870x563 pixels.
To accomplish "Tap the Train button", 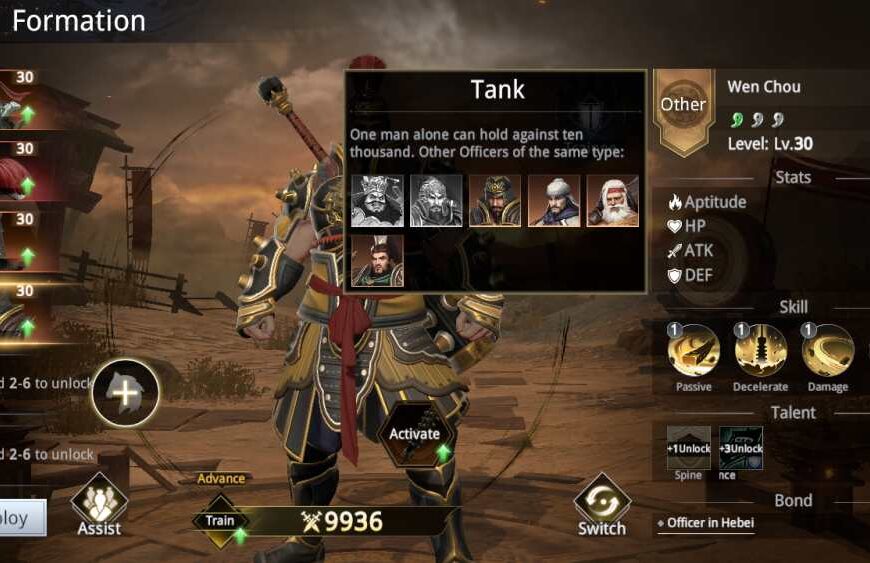I will coord(220,521).
